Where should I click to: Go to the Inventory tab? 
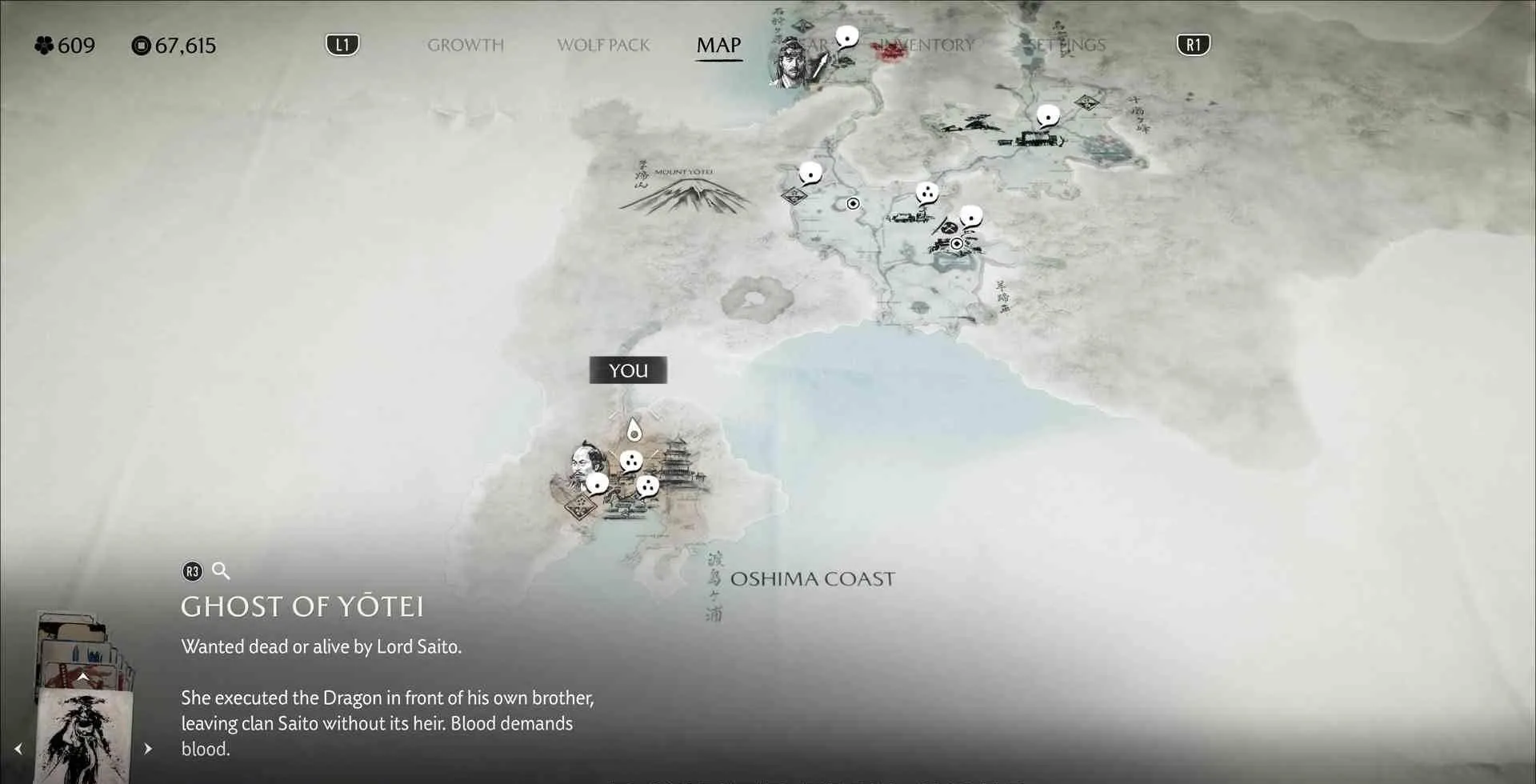[928, 45]
